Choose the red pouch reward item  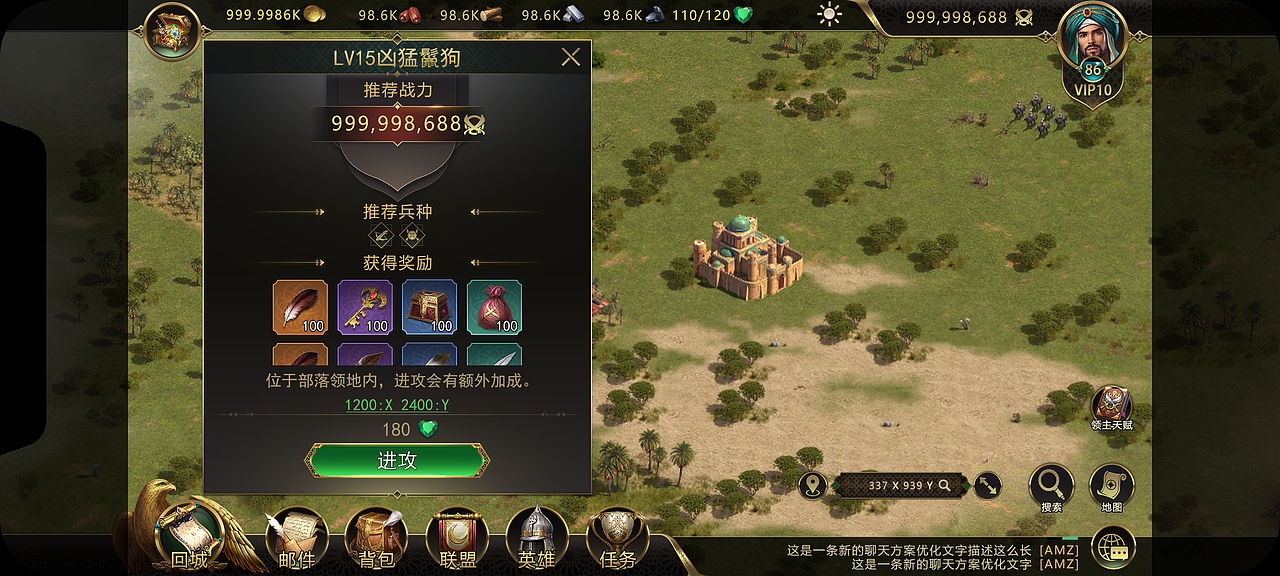tap(494, 307)
